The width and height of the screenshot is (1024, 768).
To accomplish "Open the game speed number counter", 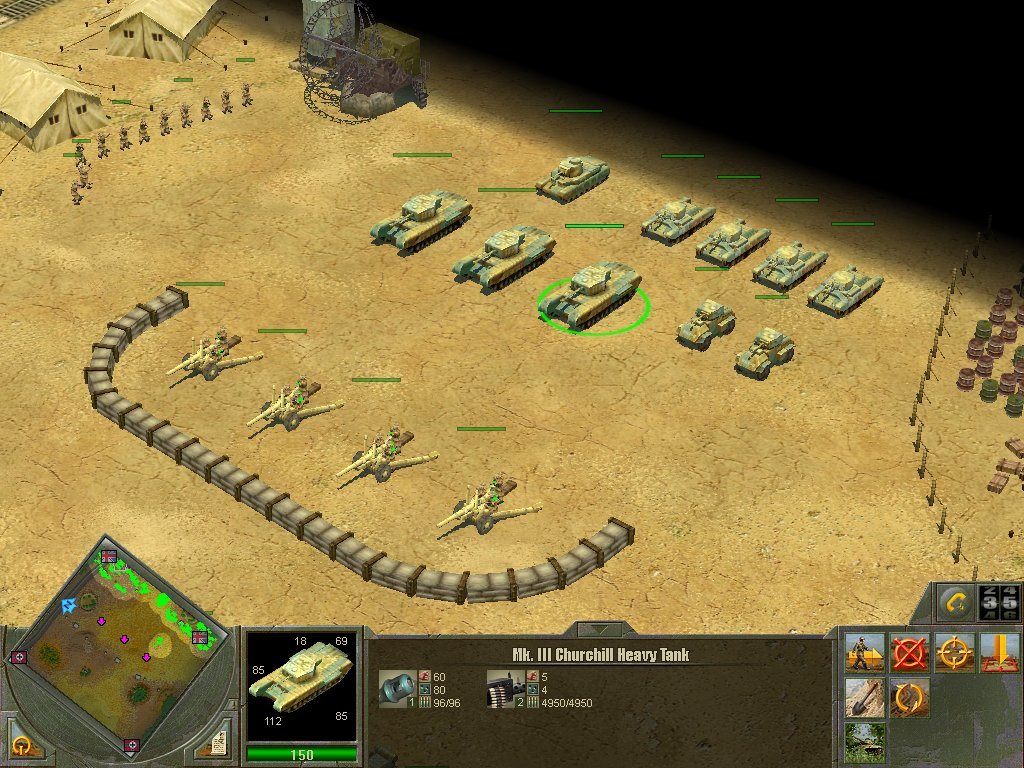I will [999, 603].
